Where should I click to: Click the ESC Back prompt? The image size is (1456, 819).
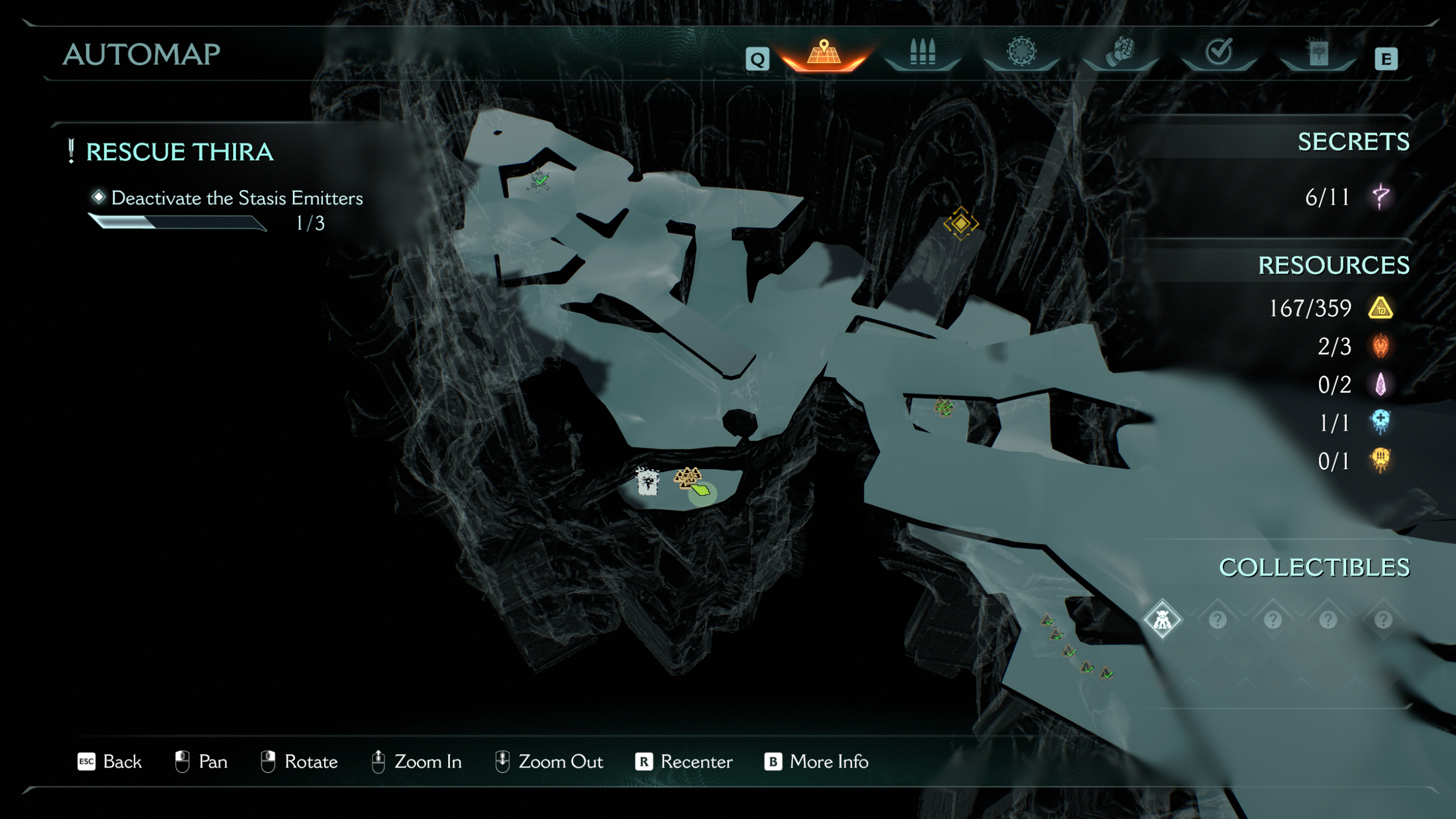111,762
